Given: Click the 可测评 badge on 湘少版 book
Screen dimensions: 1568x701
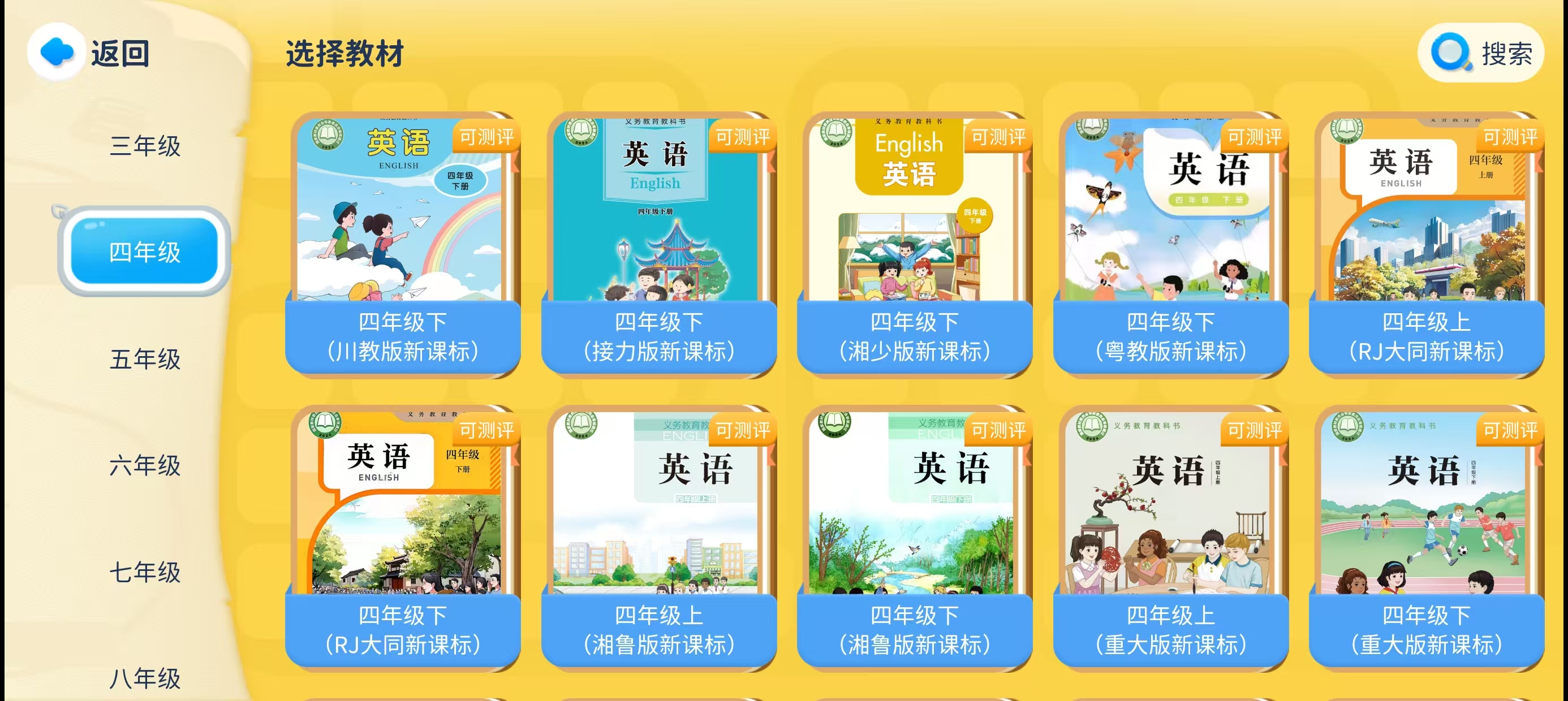Looking at the screenshot, I should coord(999,137).
